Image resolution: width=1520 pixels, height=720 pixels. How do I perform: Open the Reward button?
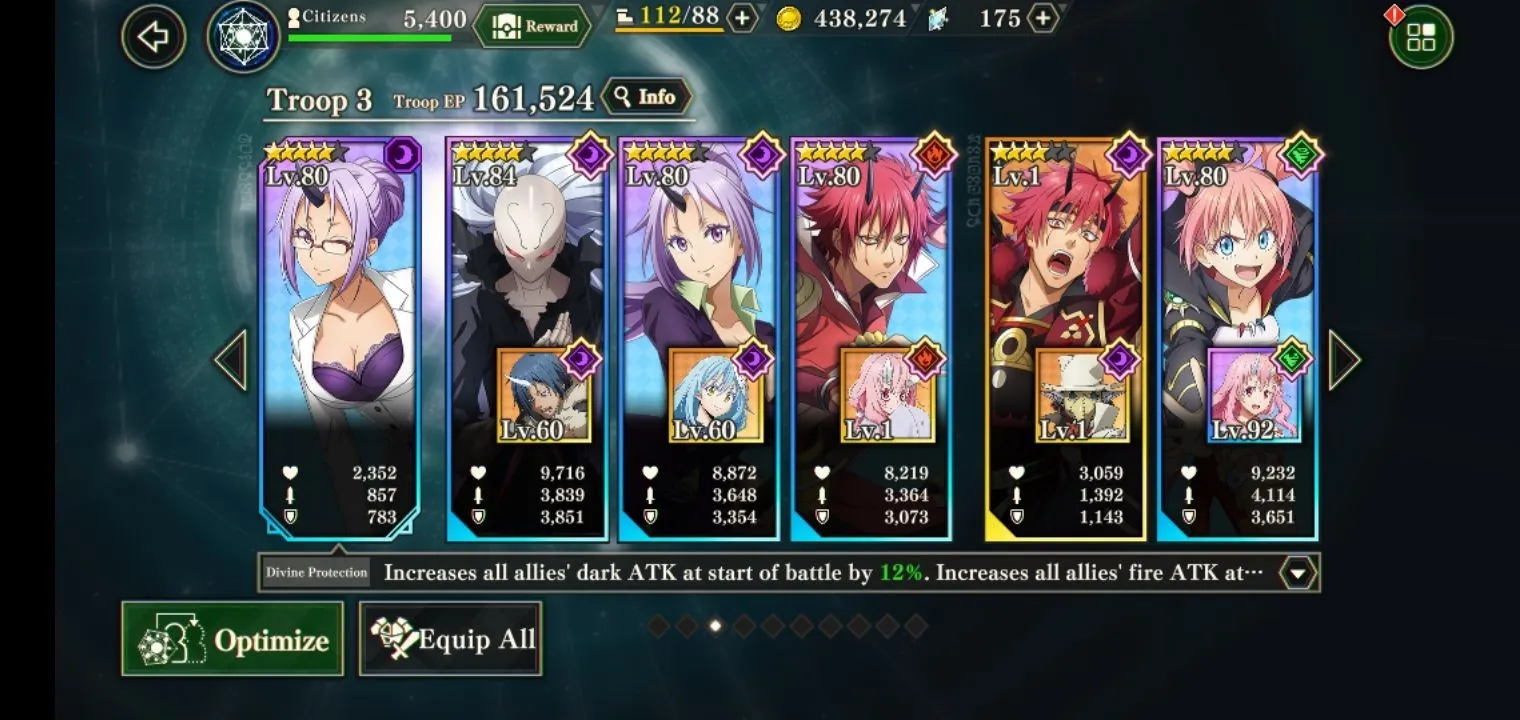(x=531, y=26)
